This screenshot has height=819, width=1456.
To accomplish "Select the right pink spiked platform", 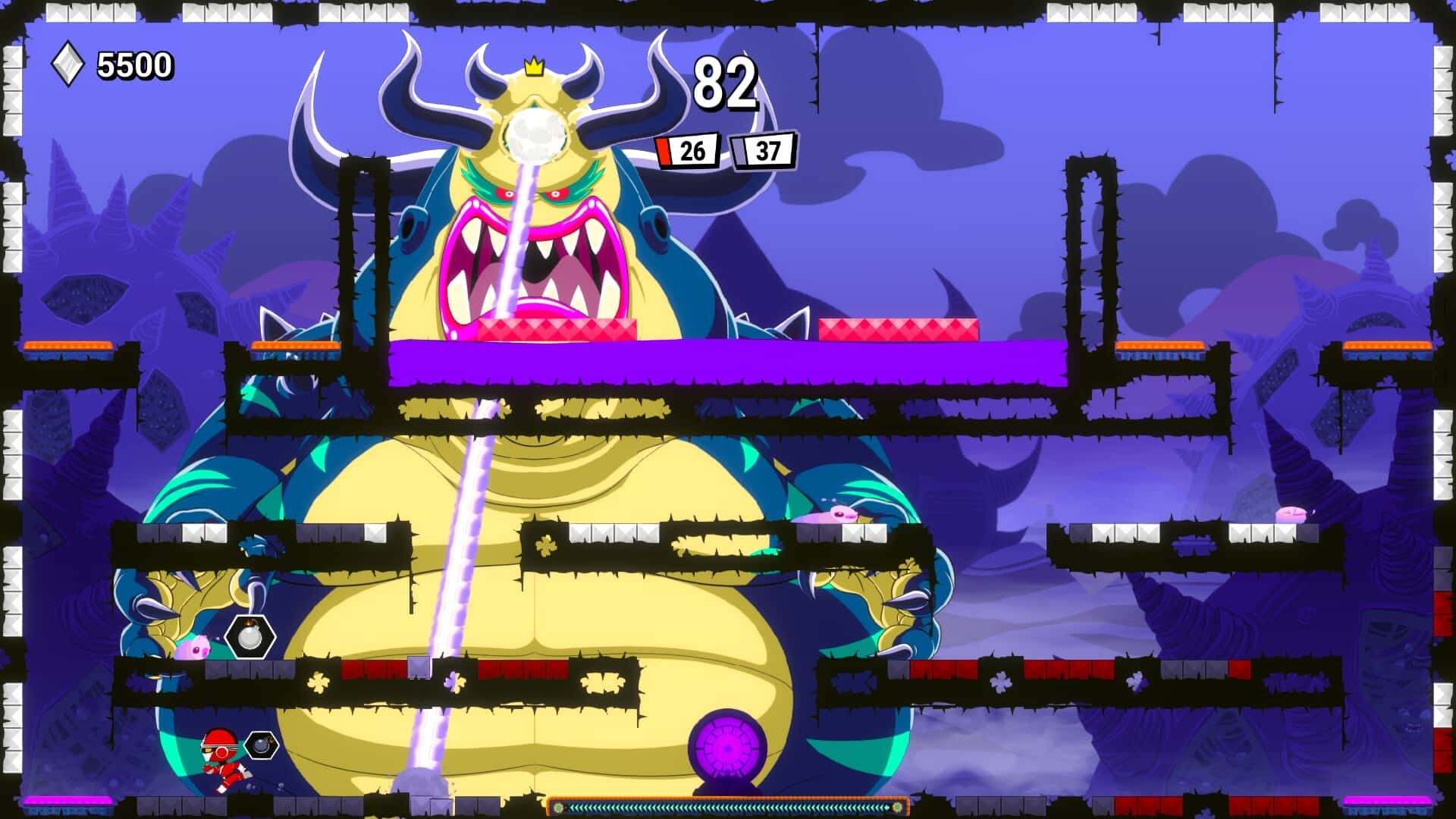I will click(x=899, y=331).
